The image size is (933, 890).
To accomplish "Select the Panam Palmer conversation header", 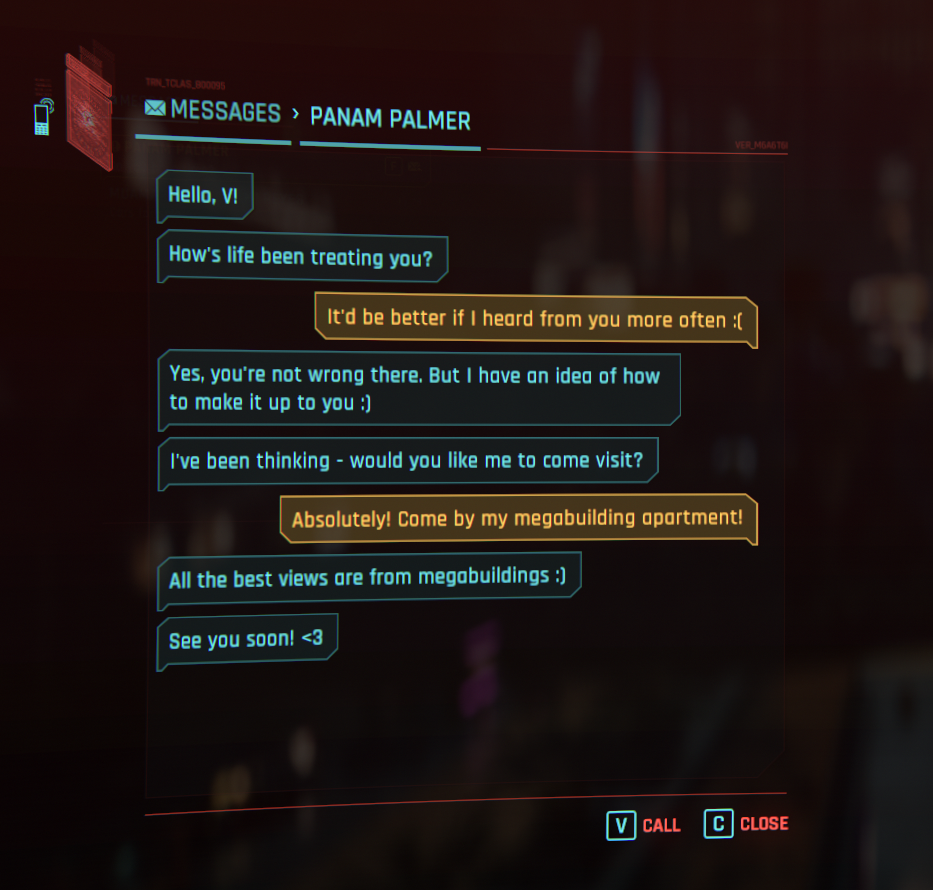I will [x=390, y=119].
